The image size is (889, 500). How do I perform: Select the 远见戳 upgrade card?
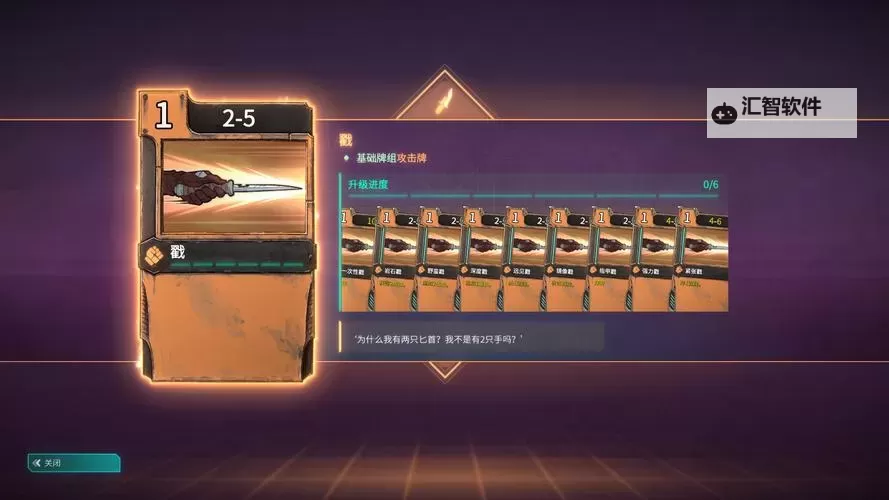coord(523,260)
